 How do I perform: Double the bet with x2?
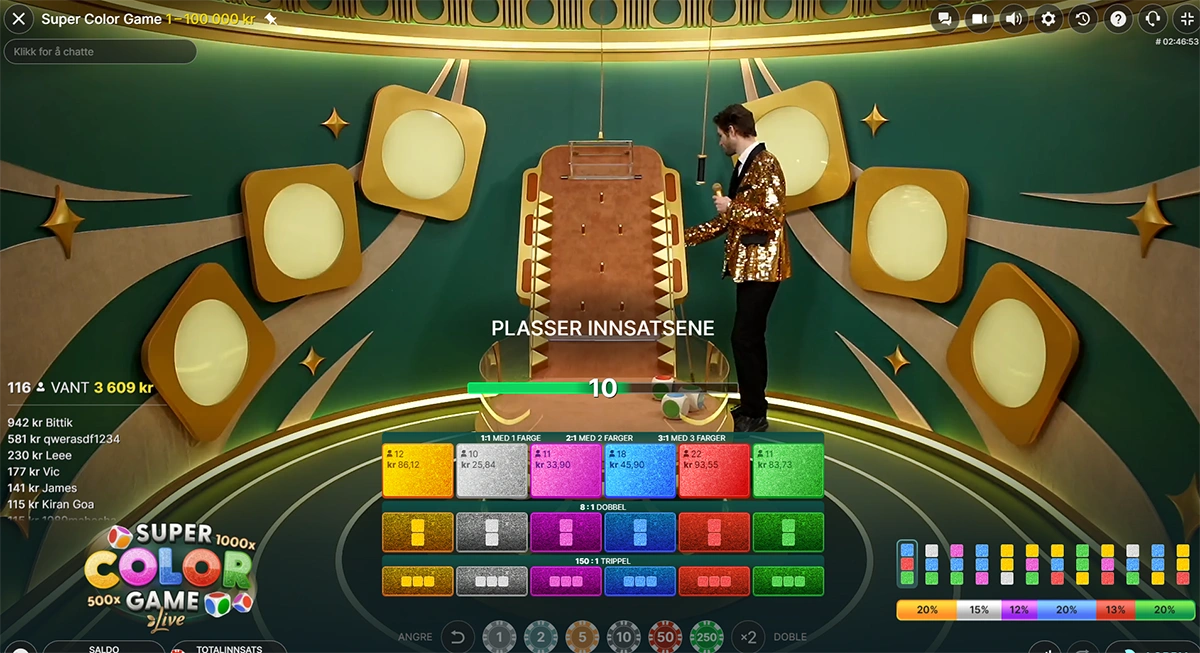click(746, 637)
